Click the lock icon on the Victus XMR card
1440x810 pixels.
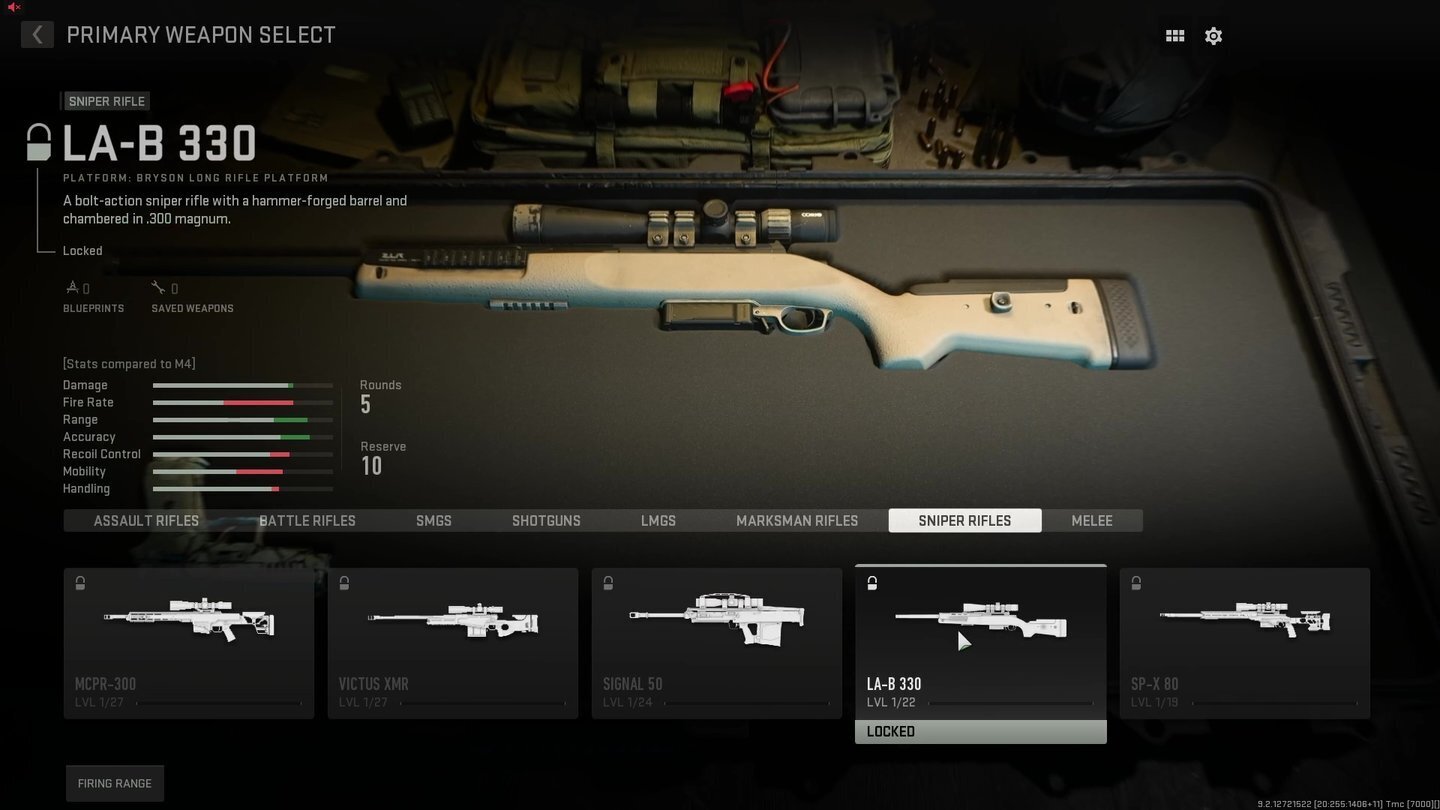pyautogui.click(x=344, y=583)
